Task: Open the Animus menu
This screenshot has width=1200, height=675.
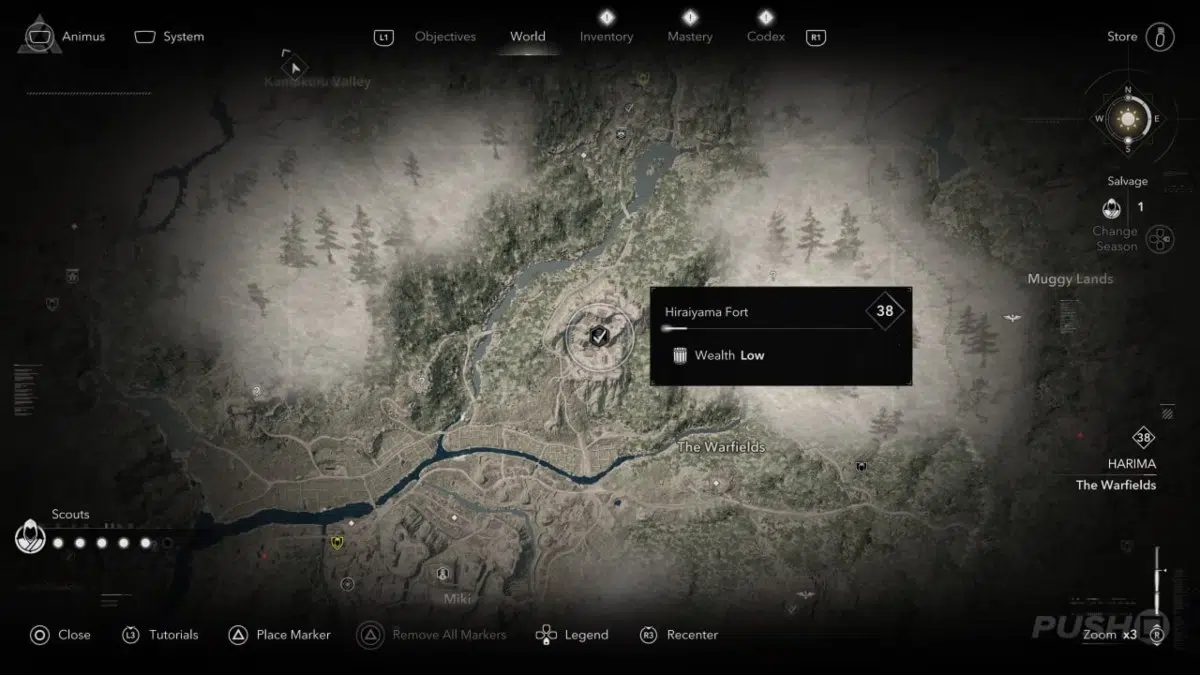Action: coord(83,37)
